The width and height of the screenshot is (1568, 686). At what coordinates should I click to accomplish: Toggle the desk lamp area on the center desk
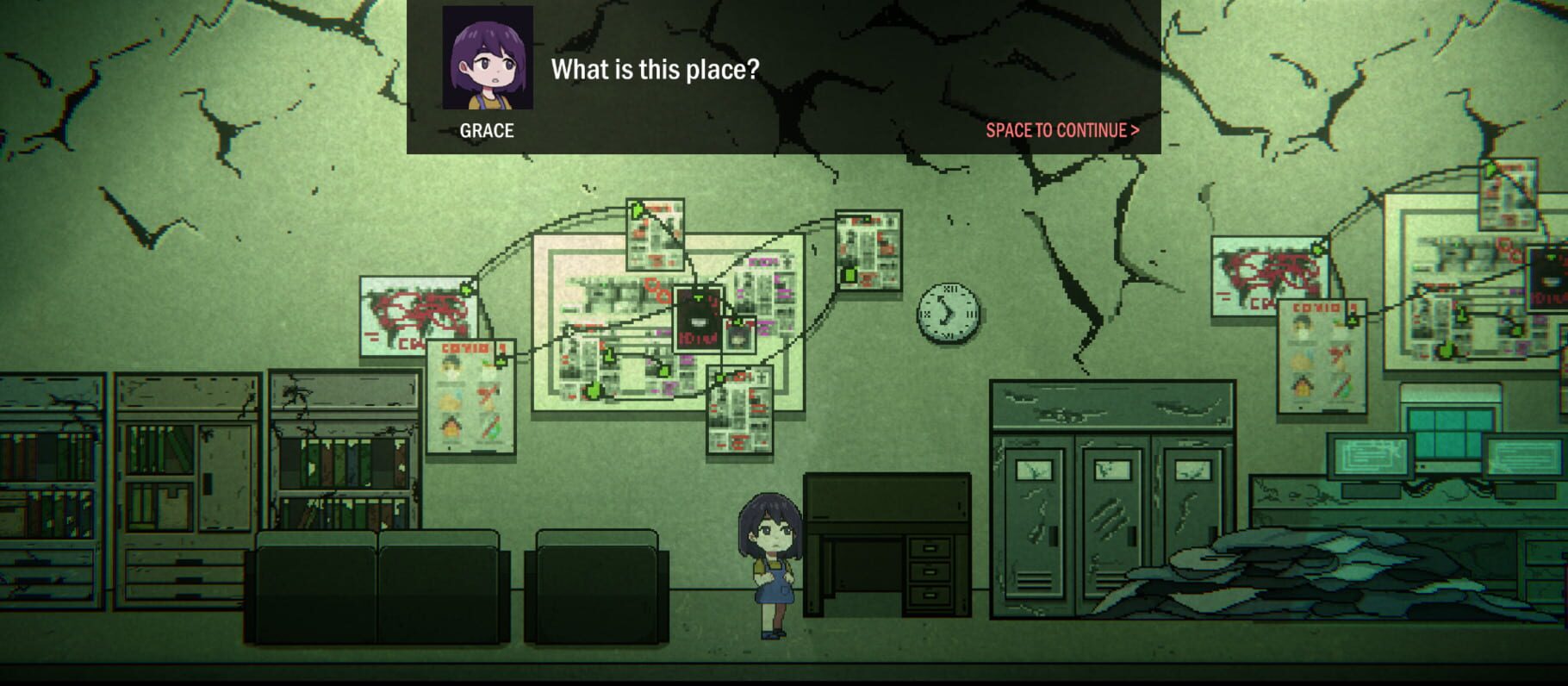887,500
